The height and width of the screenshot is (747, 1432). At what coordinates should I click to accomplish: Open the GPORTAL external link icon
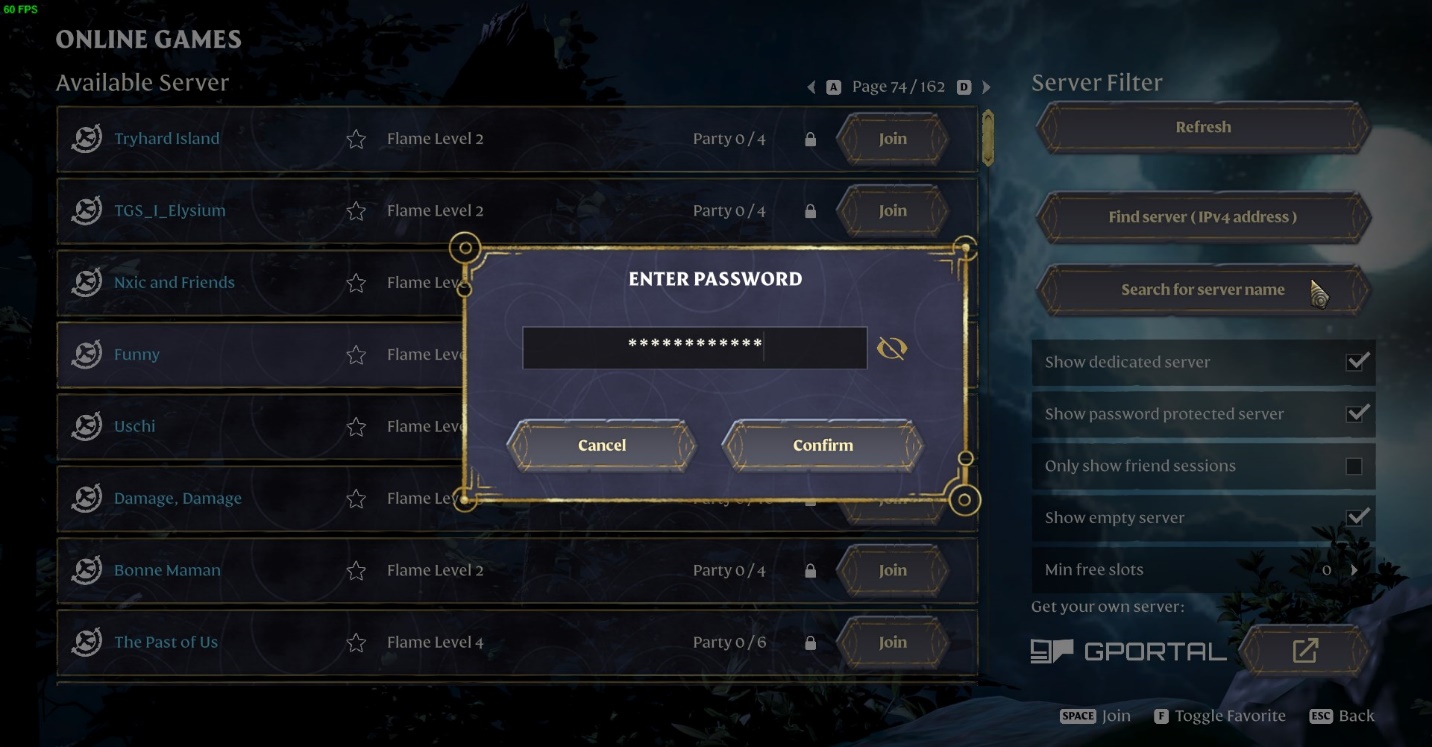pos(1305,650)
